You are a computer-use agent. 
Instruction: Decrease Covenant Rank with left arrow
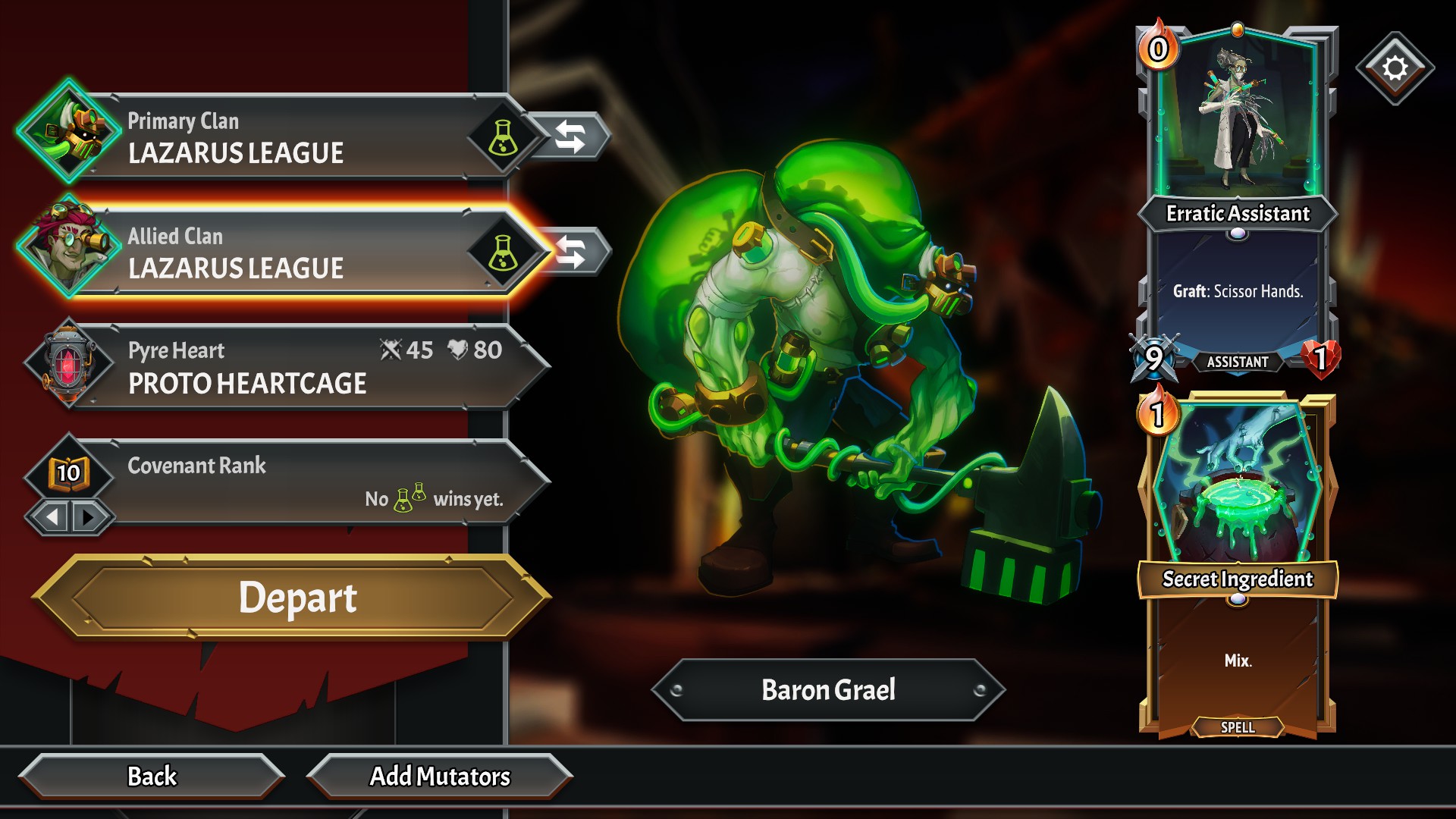52,517
